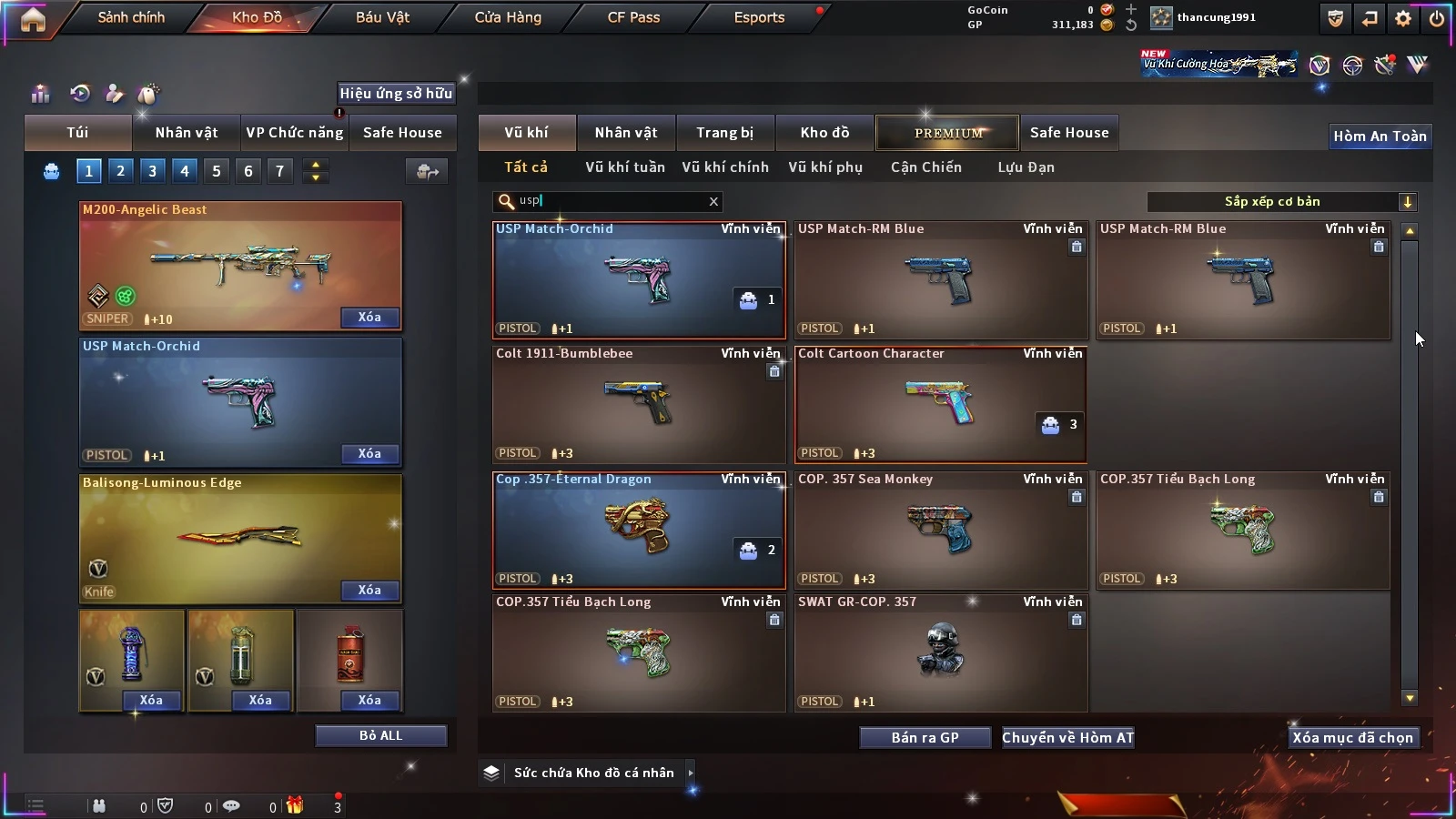Click Chuyển về Hòm AT button
The width and height of the screenshot is (1456, 819).
coord(1067,738)
